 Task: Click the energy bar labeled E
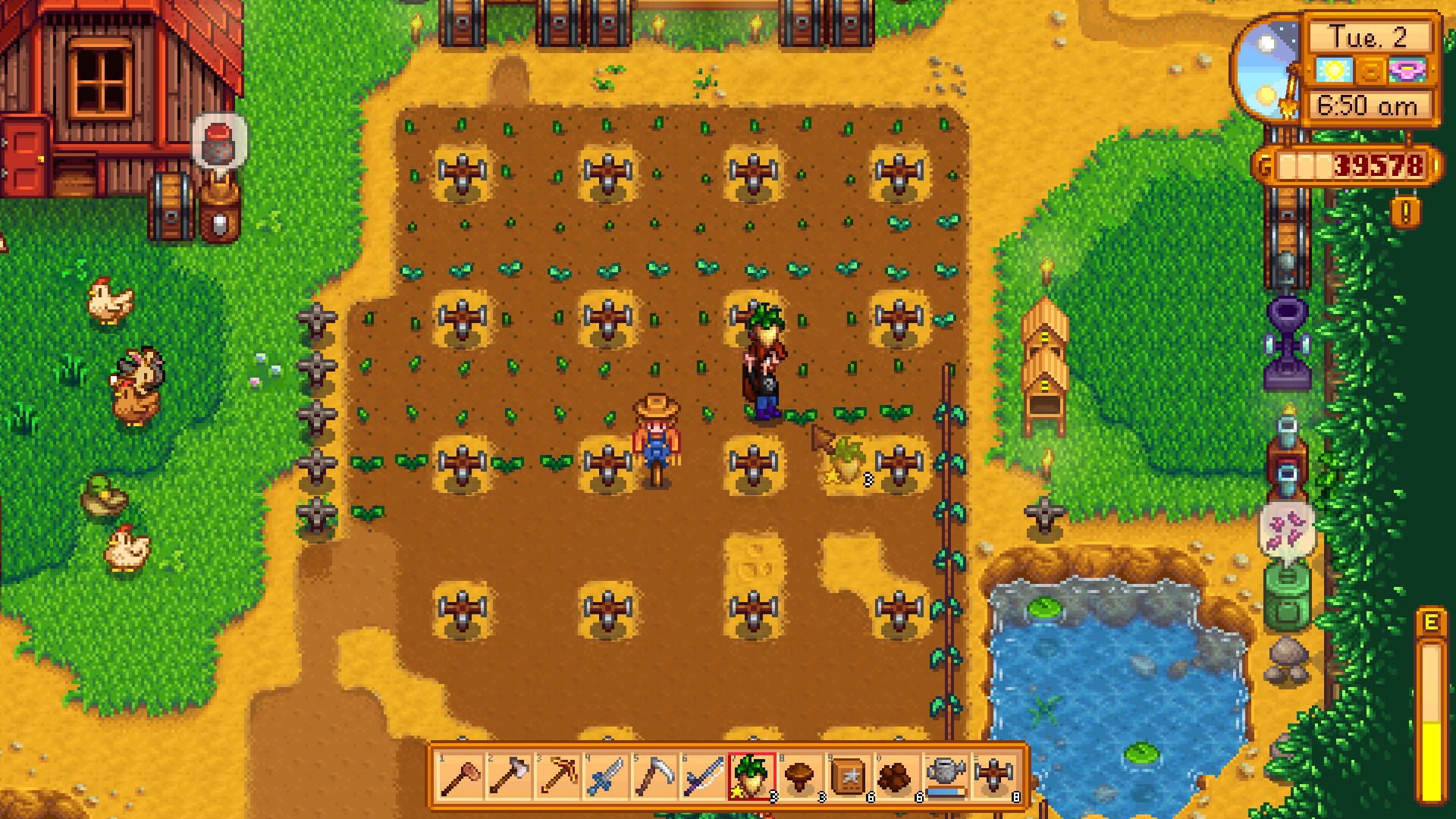point(1432,682)
